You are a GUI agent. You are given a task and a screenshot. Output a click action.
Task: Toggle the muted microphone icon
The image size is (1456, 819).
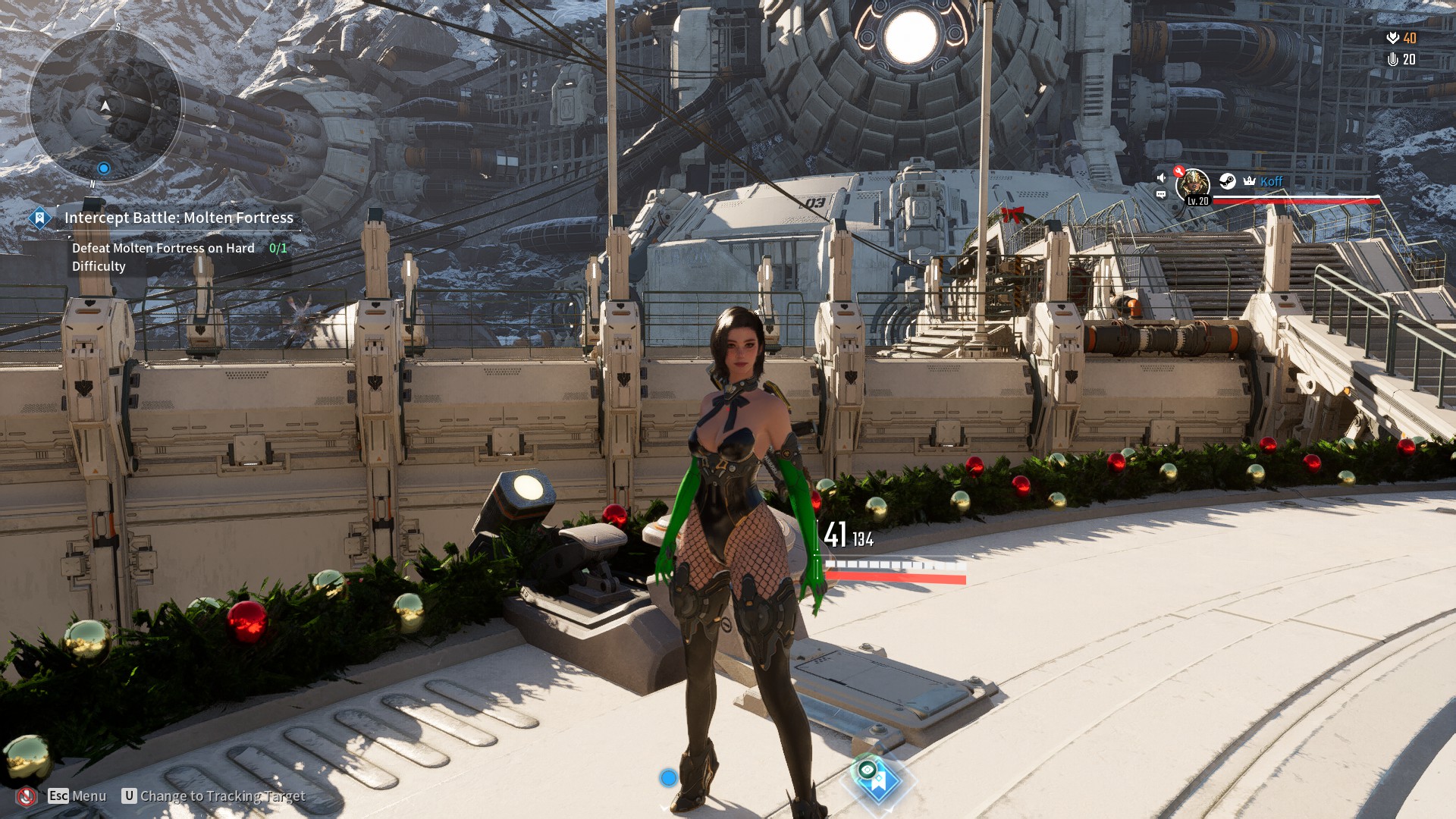coord(27,796)
